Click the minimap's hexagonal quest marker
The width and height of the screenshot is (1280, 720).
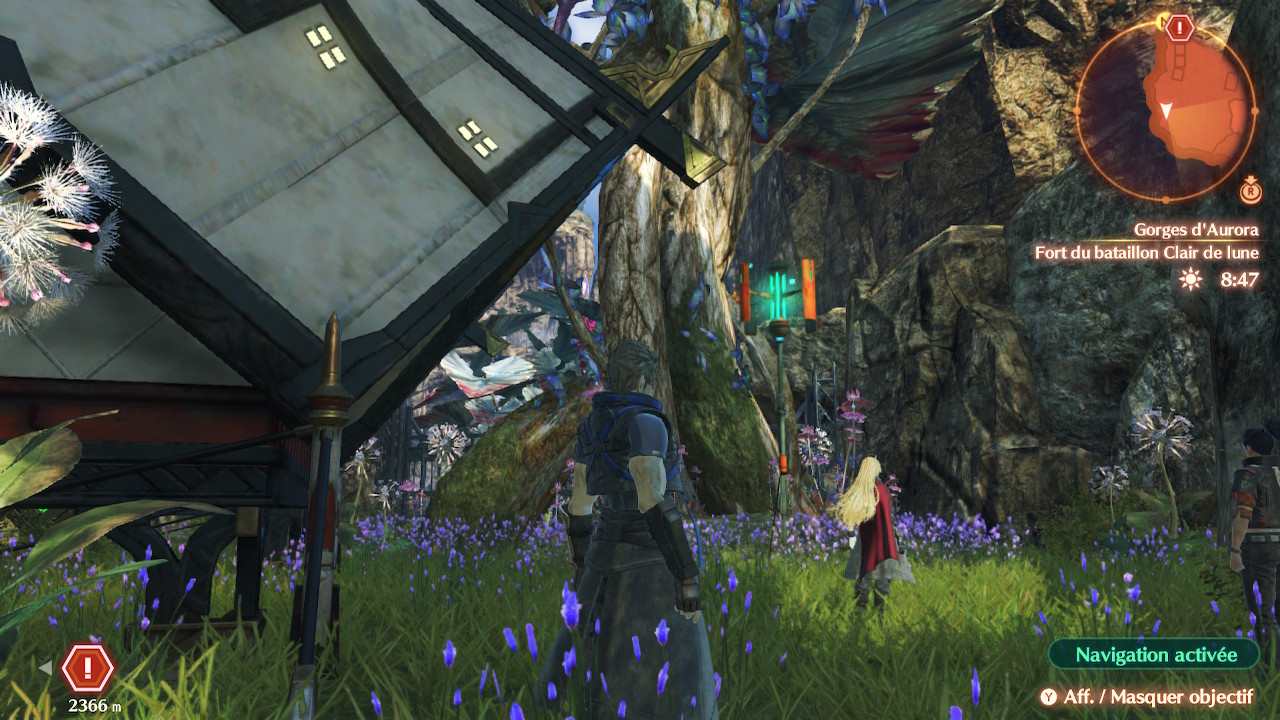(1180, 28)
